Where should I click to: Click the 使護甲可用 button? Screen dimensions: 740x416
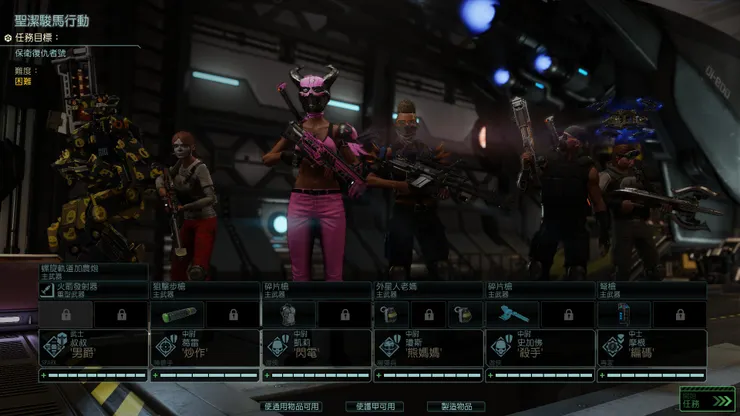click(x=375, y=406)
